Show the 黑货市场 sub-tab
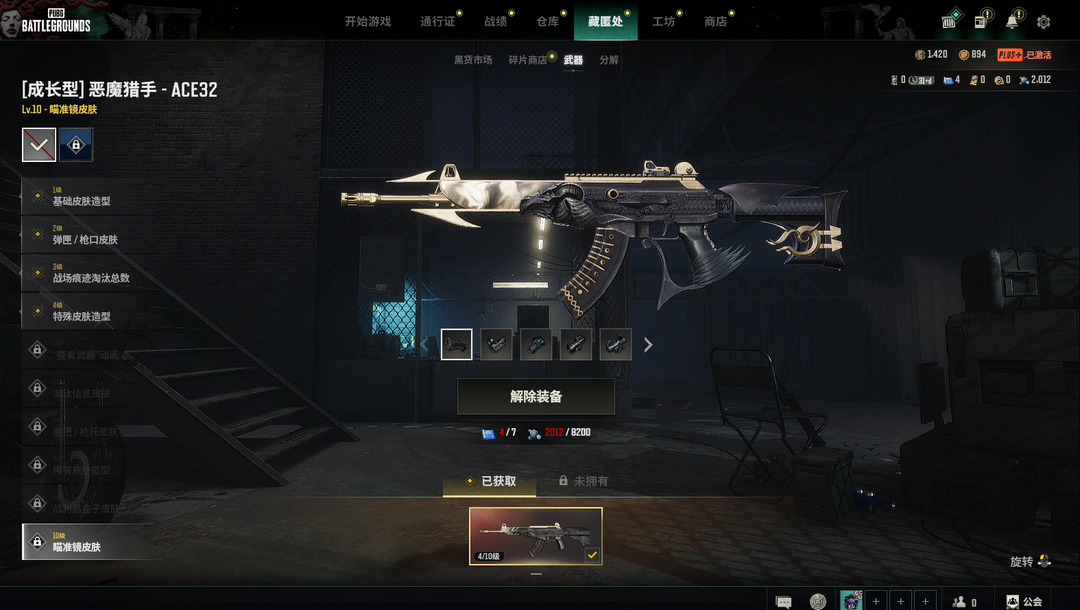This screenshot has width=1080, height=610. [473, 60]
